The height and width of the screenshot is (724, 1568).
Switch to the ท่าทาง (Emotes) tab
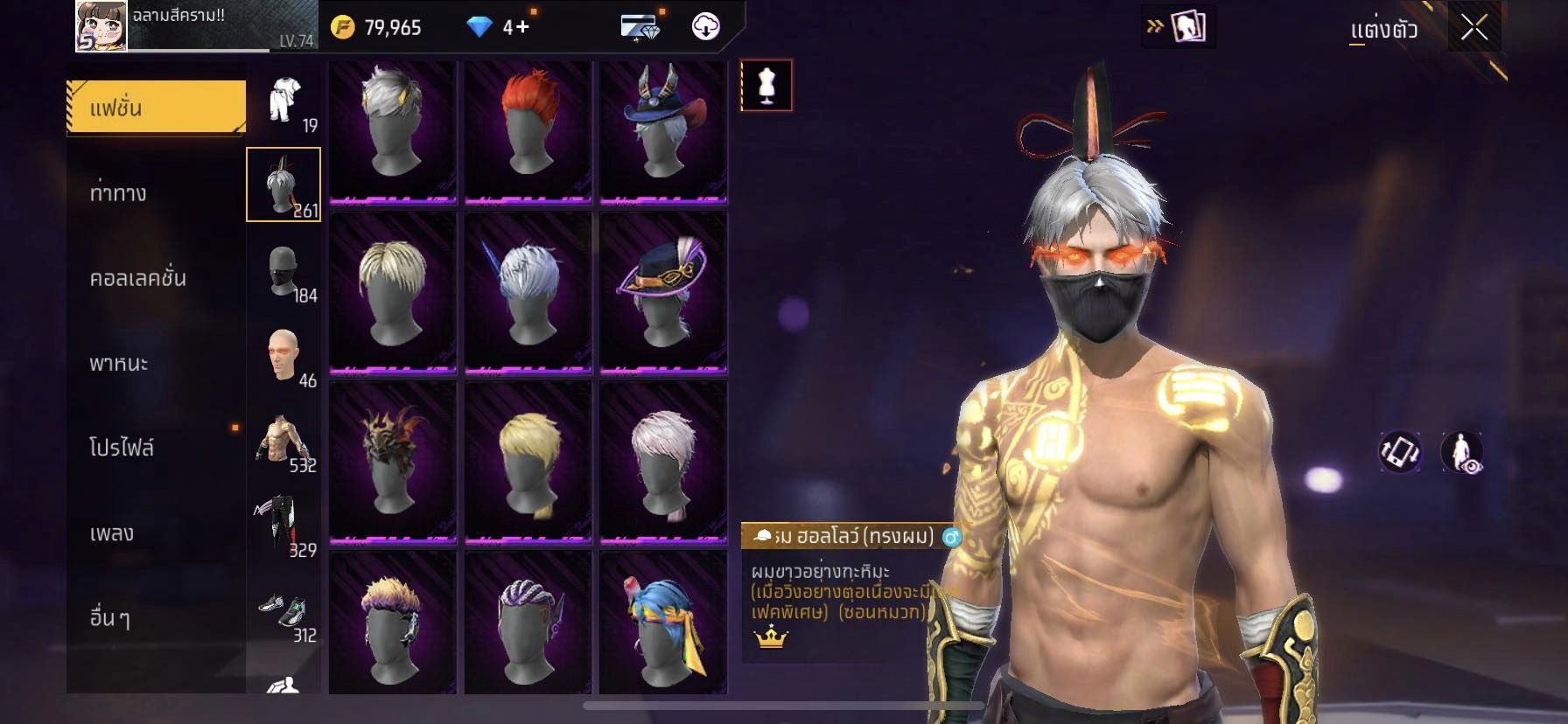(x=119, y=193)
